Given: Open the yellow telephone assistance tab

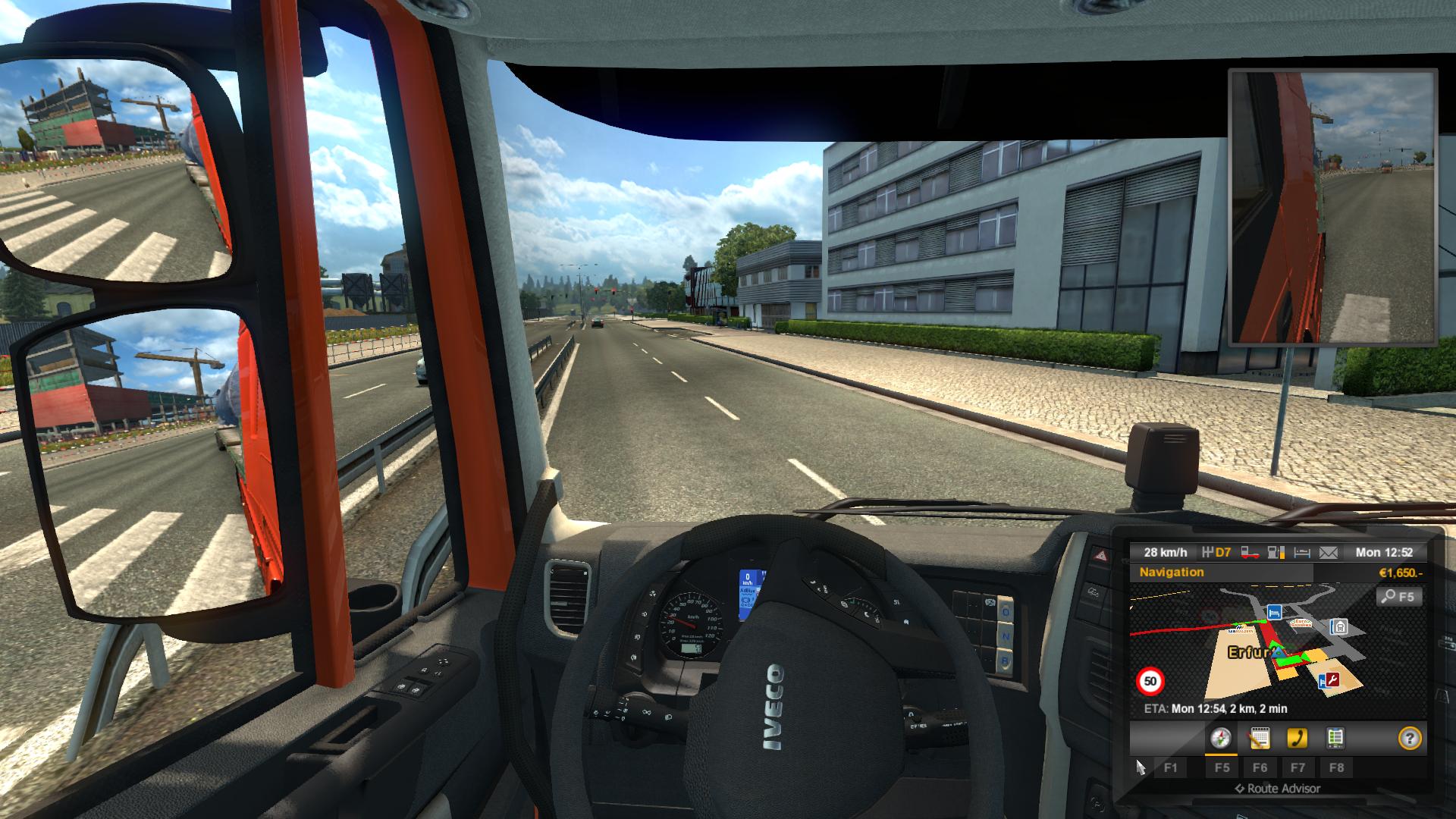Looking at the screenshot, I should 1298,738.
